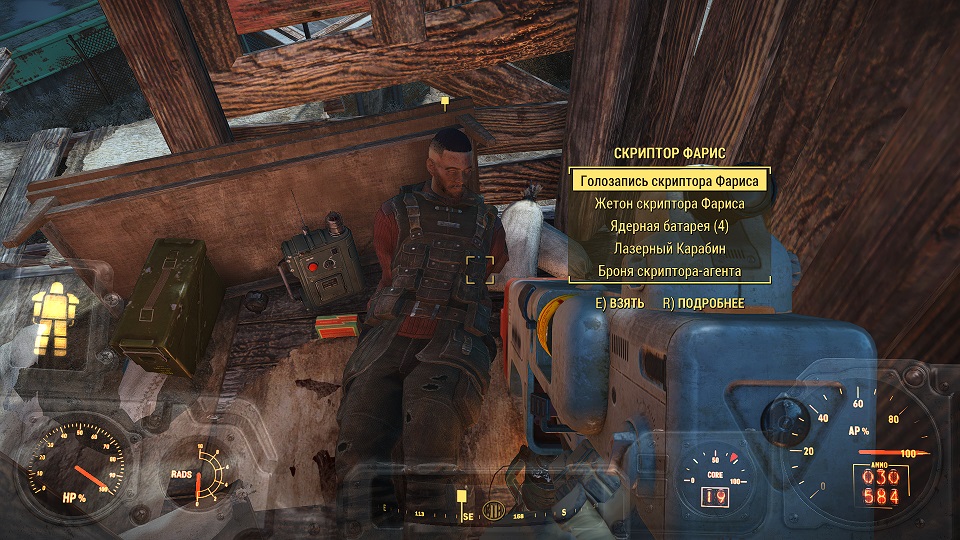Select Голозапись скриптора Фариса in loot list
The width and height of the screenshot is (960, 540).
(670, 181)
